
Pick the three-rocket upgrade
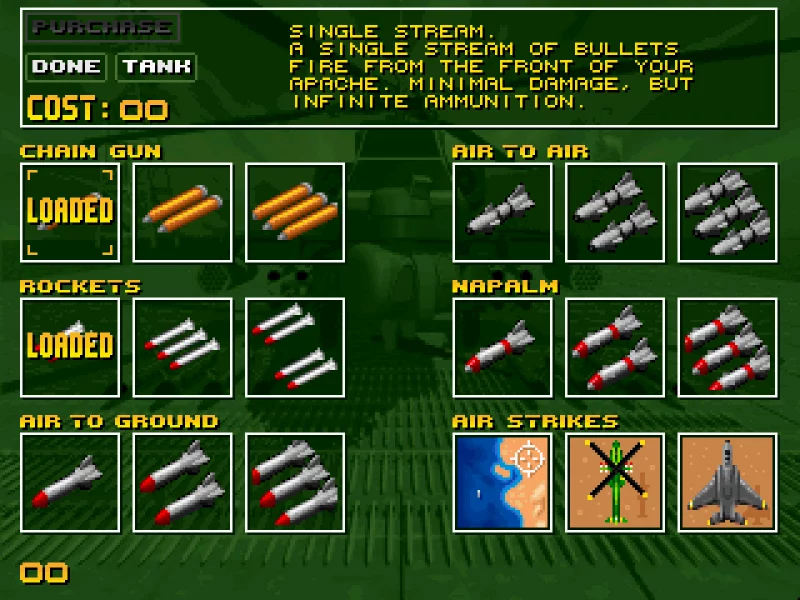click(x=182, y=346)
